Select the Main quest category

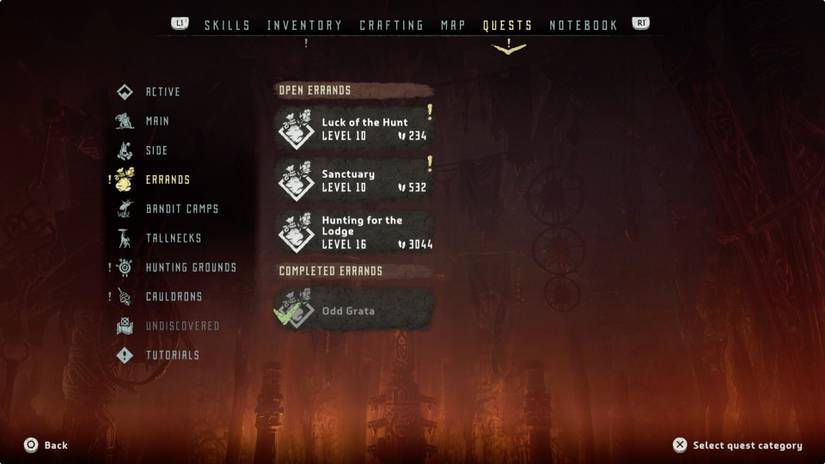coord(157,121)
